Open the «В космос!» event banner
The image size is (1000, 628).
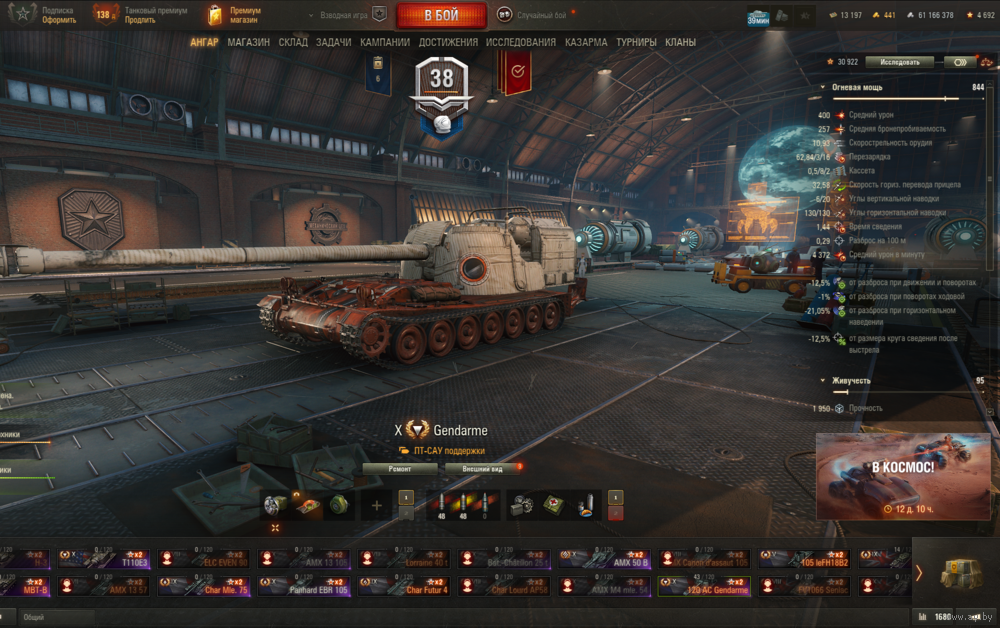(x=903, y=476)
